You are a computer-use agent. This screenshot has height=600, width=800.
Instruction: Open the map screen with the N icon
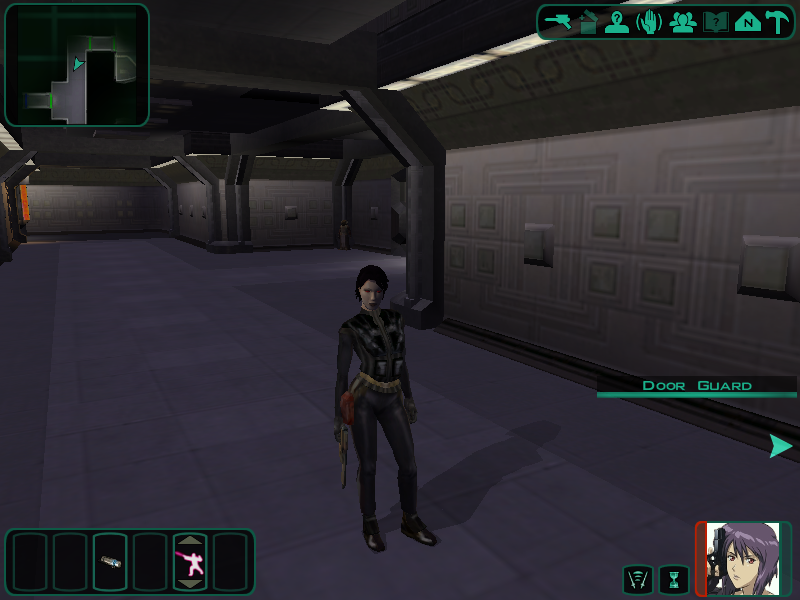coord(747,22)
